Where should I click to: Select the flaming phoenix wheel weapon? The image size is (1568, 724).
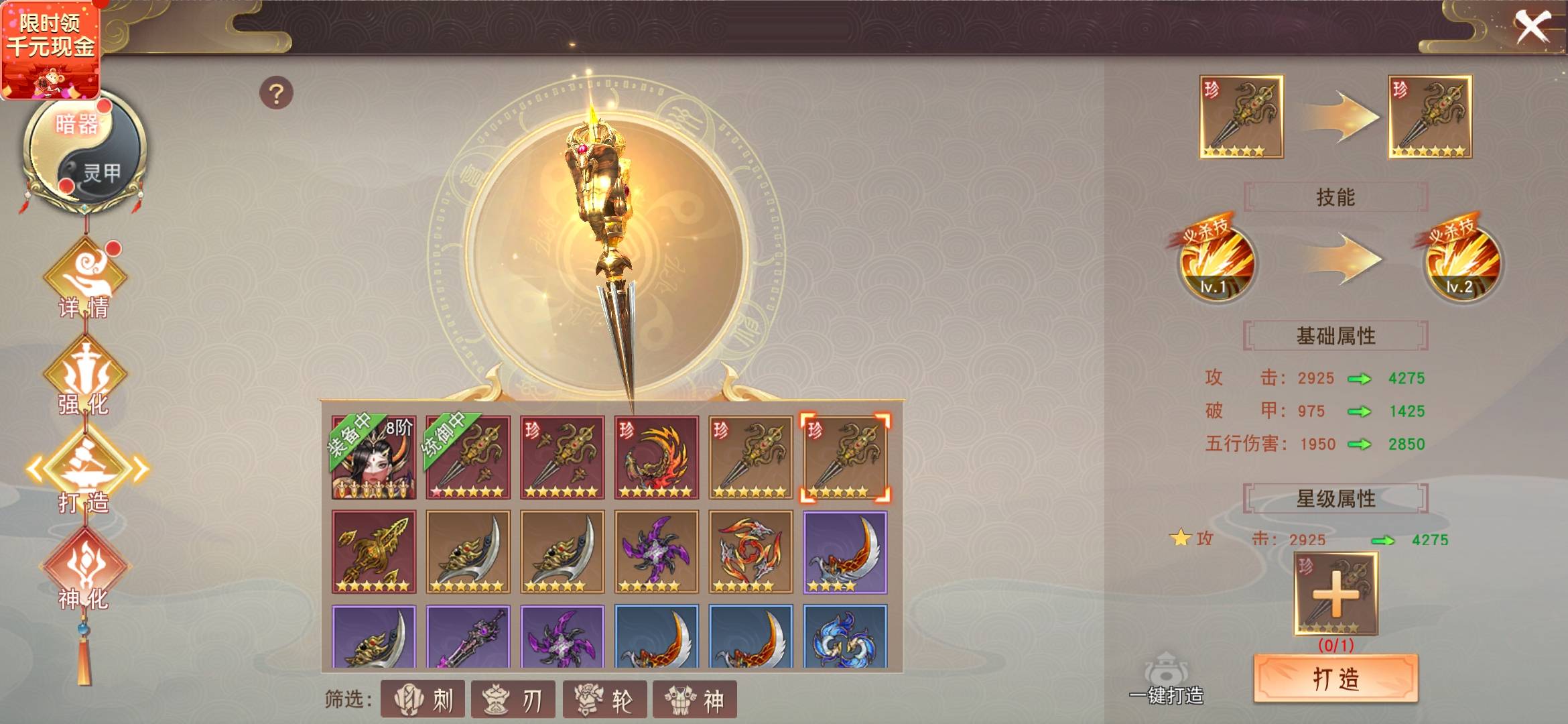pyautogui.click(x=656, y=457)
